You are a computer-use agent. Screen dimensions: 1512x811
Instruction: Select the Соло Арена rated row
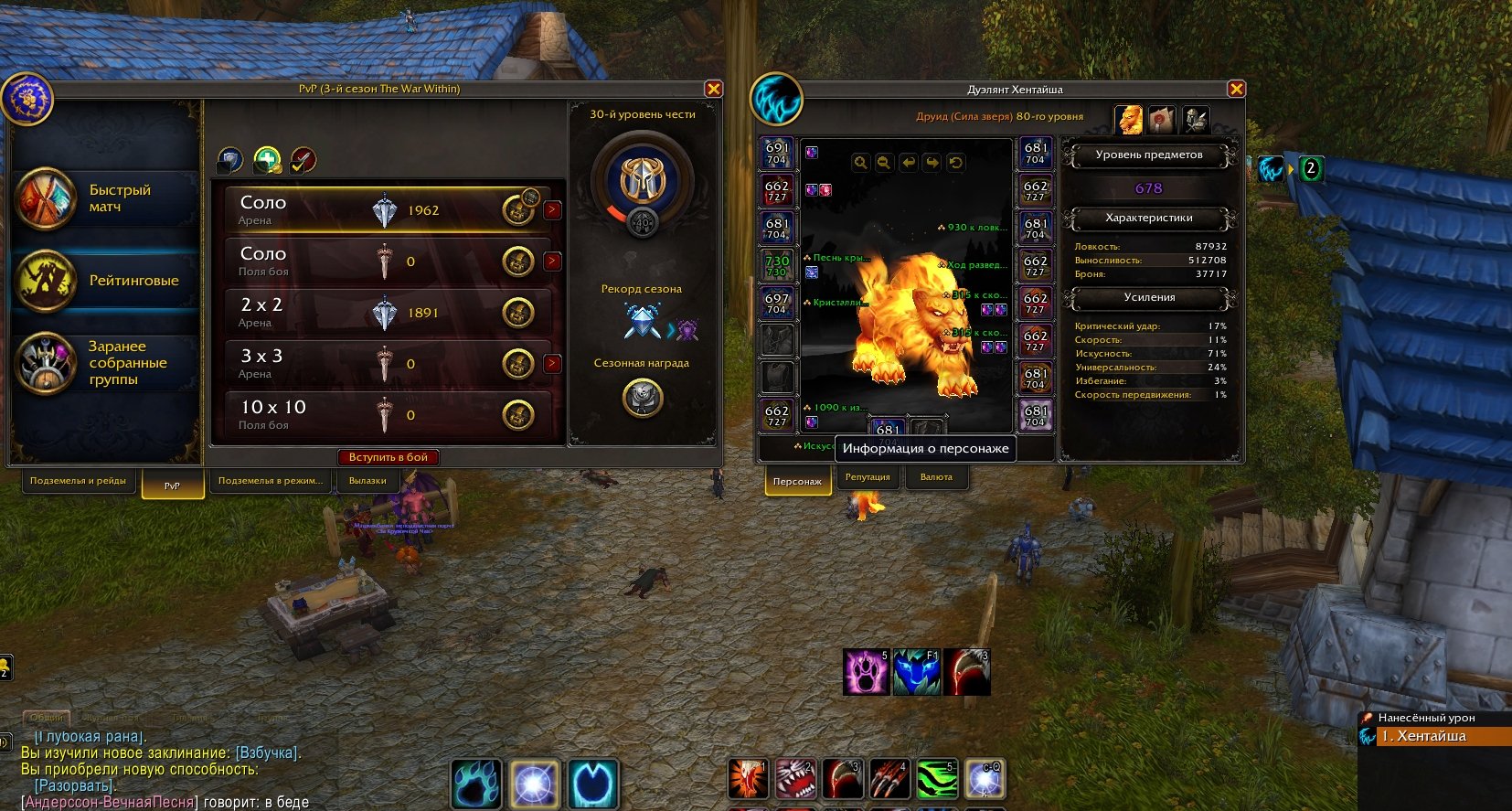[384, 210]
